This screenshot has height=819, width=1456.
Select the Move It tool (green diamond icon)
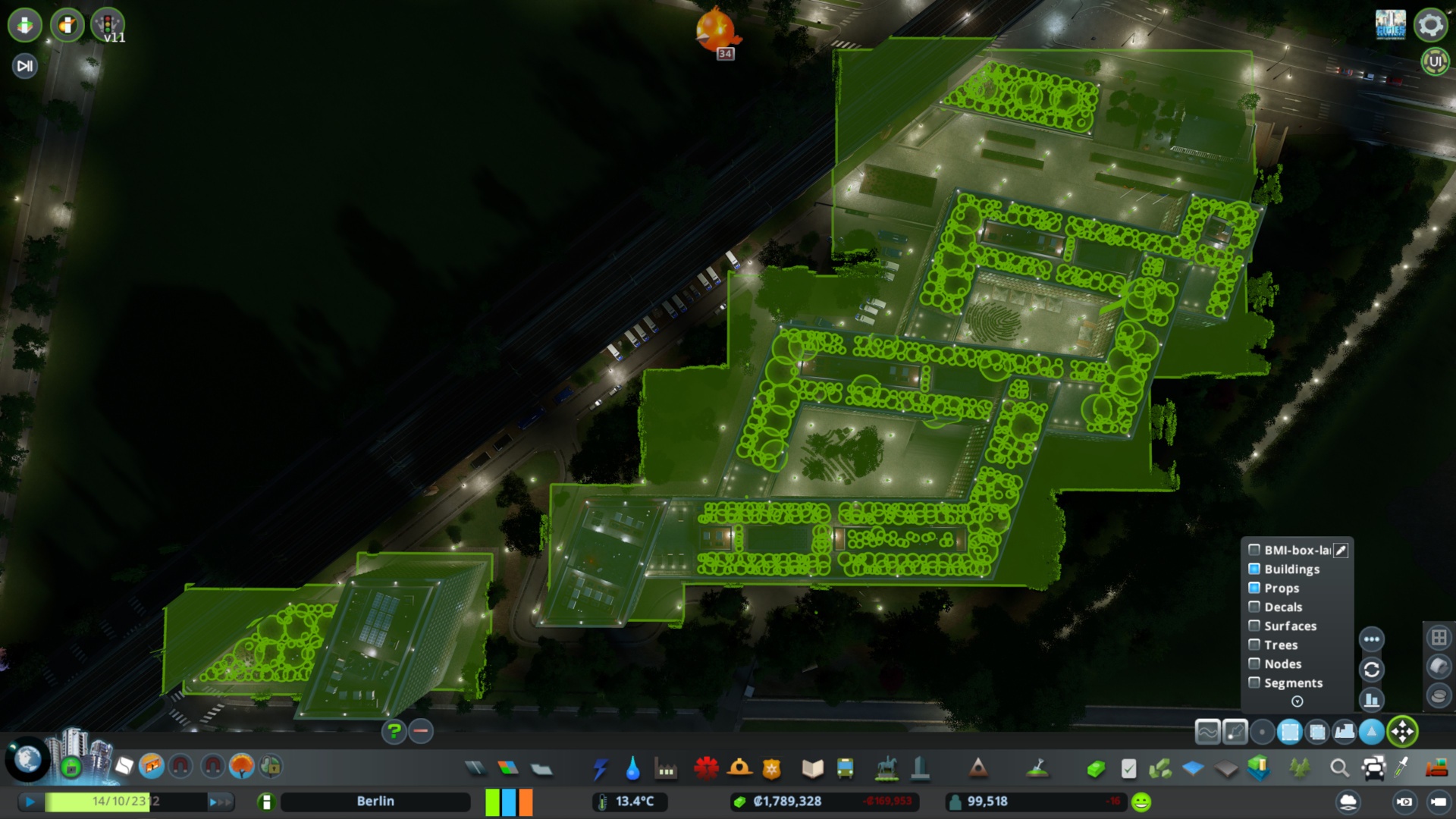click(1402, 732)
